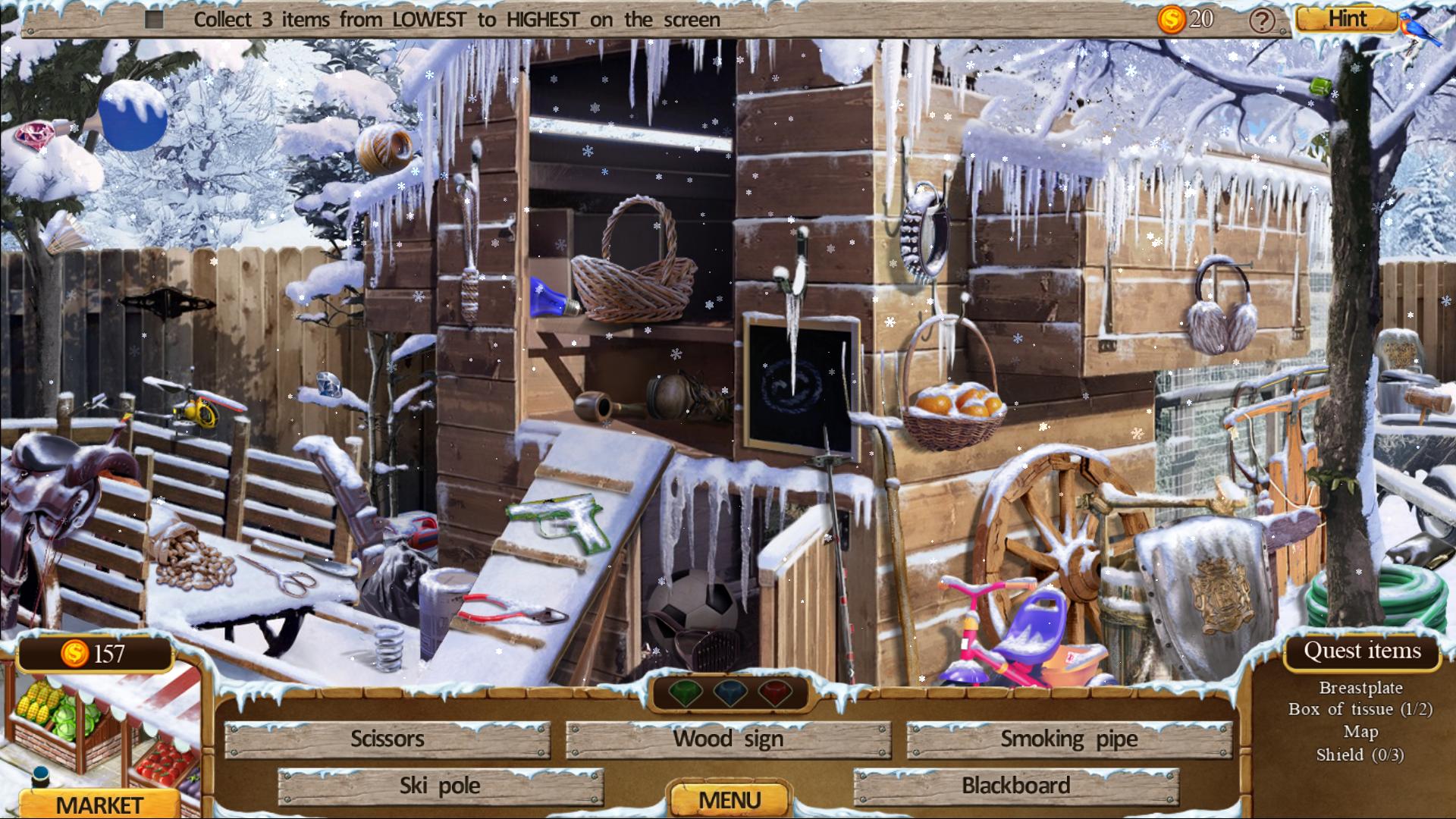Select the Smoking pipe item plank
The width and height of the screenshot is (1456, 819).
click(1068, 739)
